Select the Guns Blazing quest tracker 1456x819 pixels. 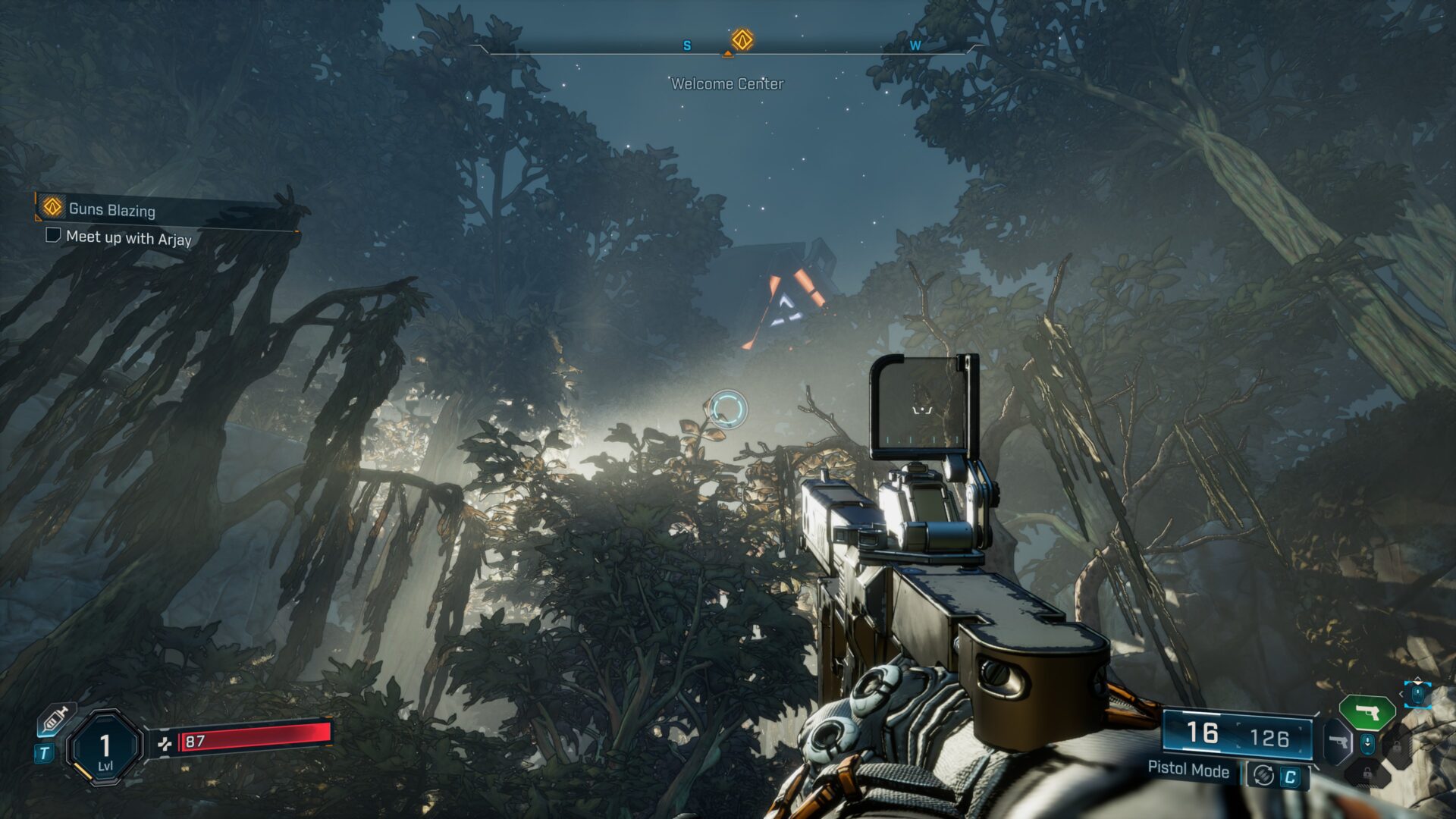point(111,209)
